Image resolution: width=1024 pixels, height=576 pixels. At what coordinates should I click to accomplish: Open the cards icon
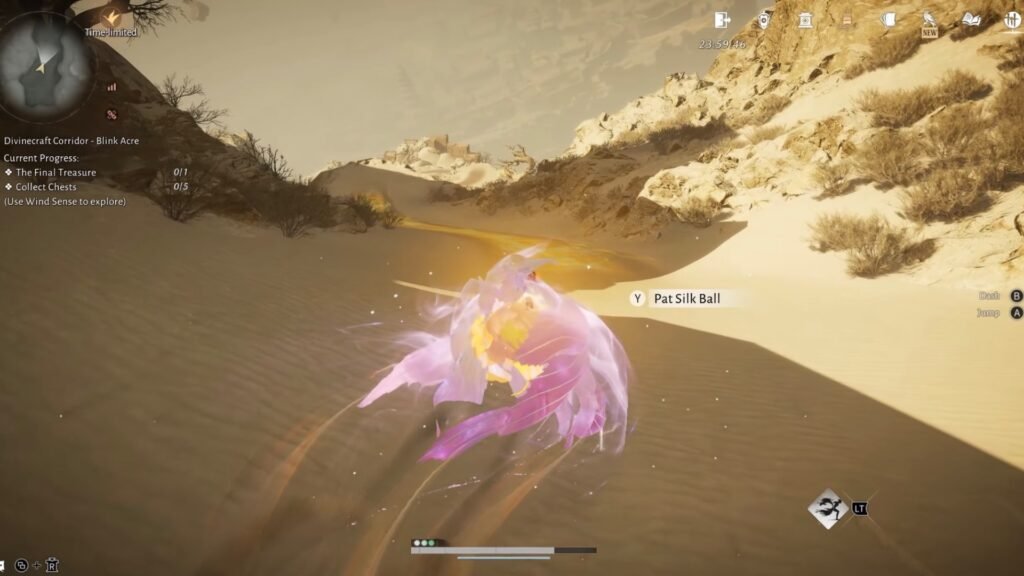point(888,20)
